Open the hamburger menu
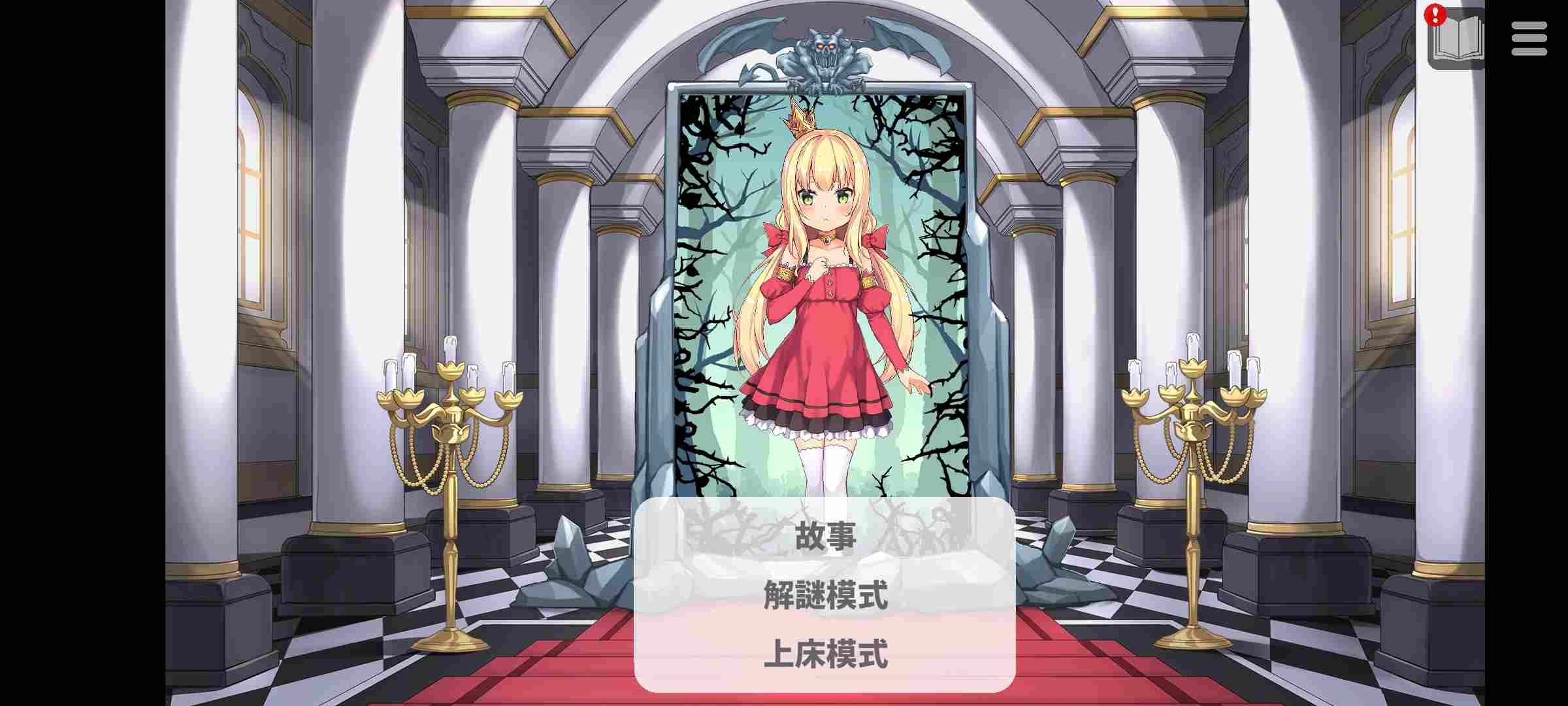1568x706 pixels. (x=1529, y=37)
